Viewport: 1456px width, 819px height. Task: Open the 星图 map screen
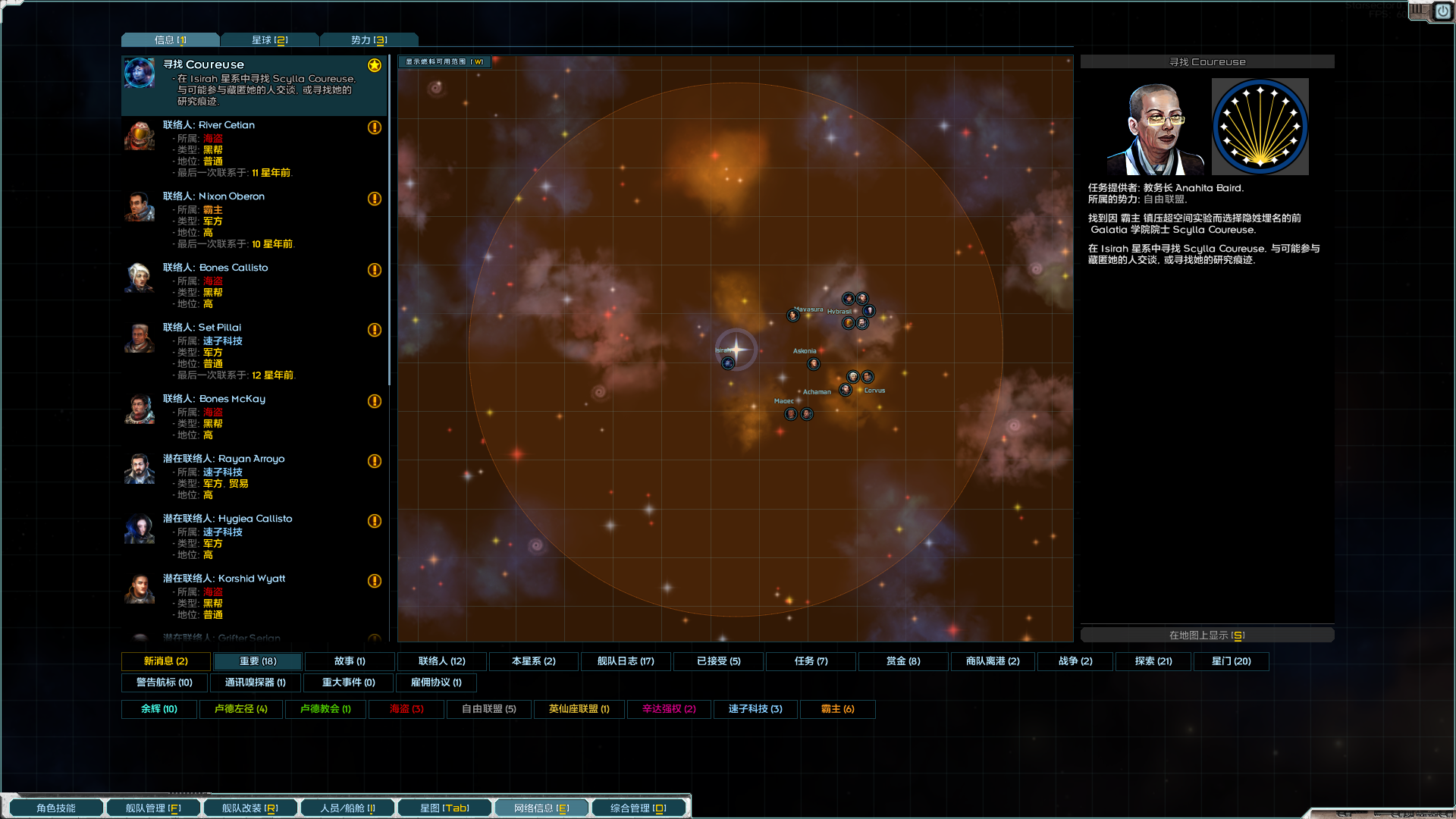[444, 808]
